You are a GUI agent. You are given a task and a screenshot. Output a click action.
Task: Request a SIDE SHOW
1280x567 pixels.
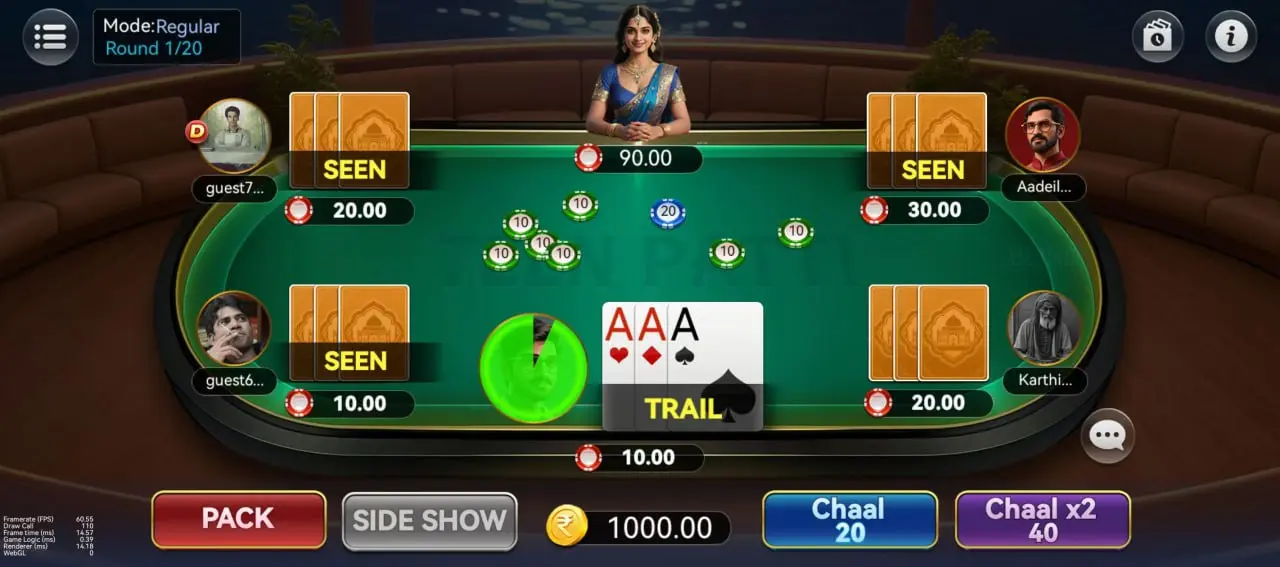click(429, 520)
